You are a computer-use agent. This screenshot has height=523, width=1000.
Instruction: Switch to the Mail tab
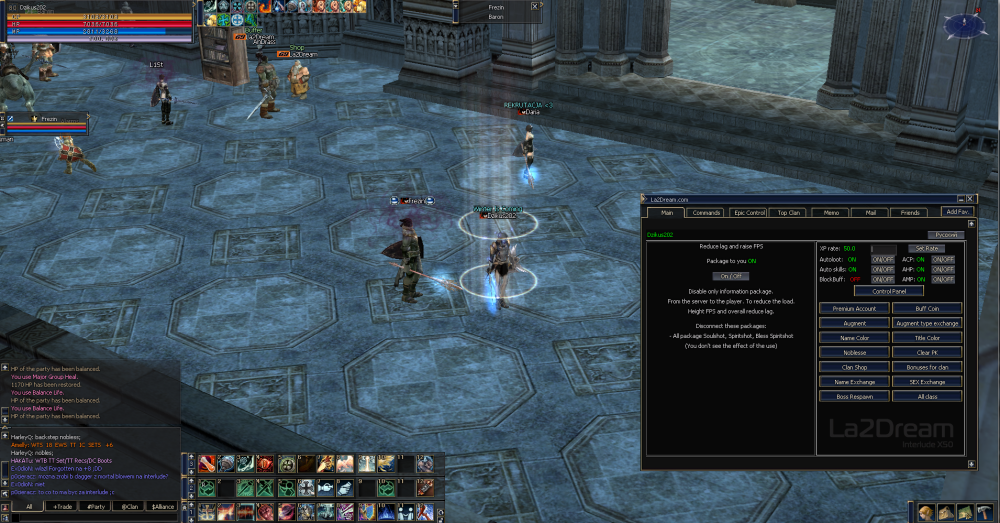pos(870,212)
